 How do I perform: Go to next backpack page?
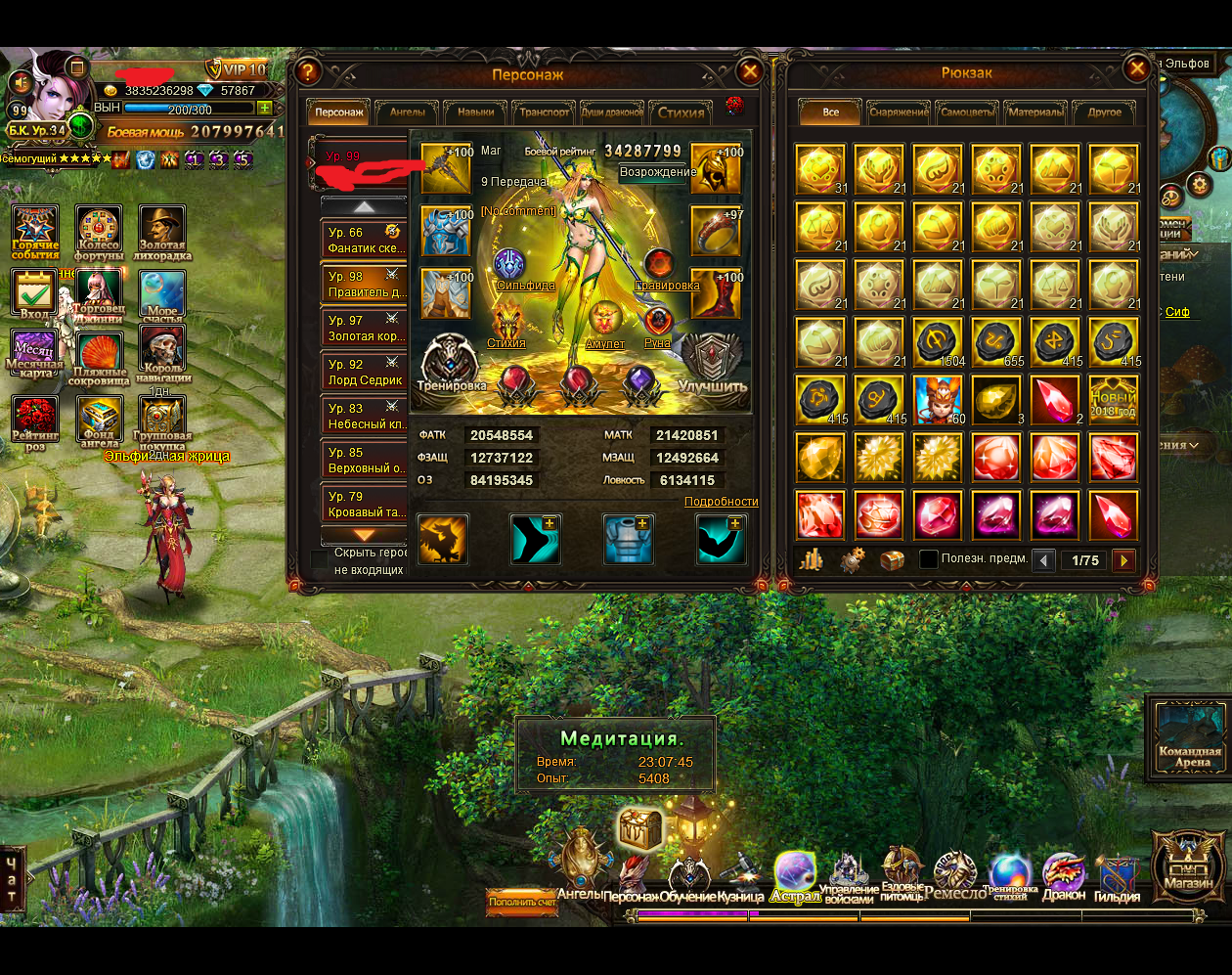click(1124, 560)
